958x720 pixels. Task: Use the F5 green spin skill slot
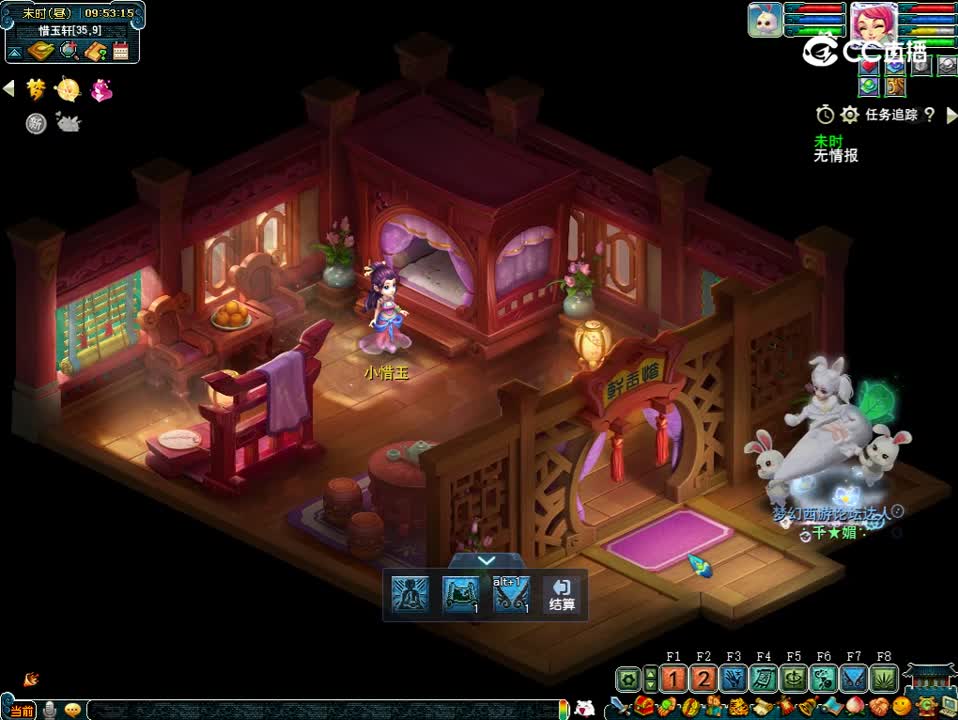coord(794,679)
